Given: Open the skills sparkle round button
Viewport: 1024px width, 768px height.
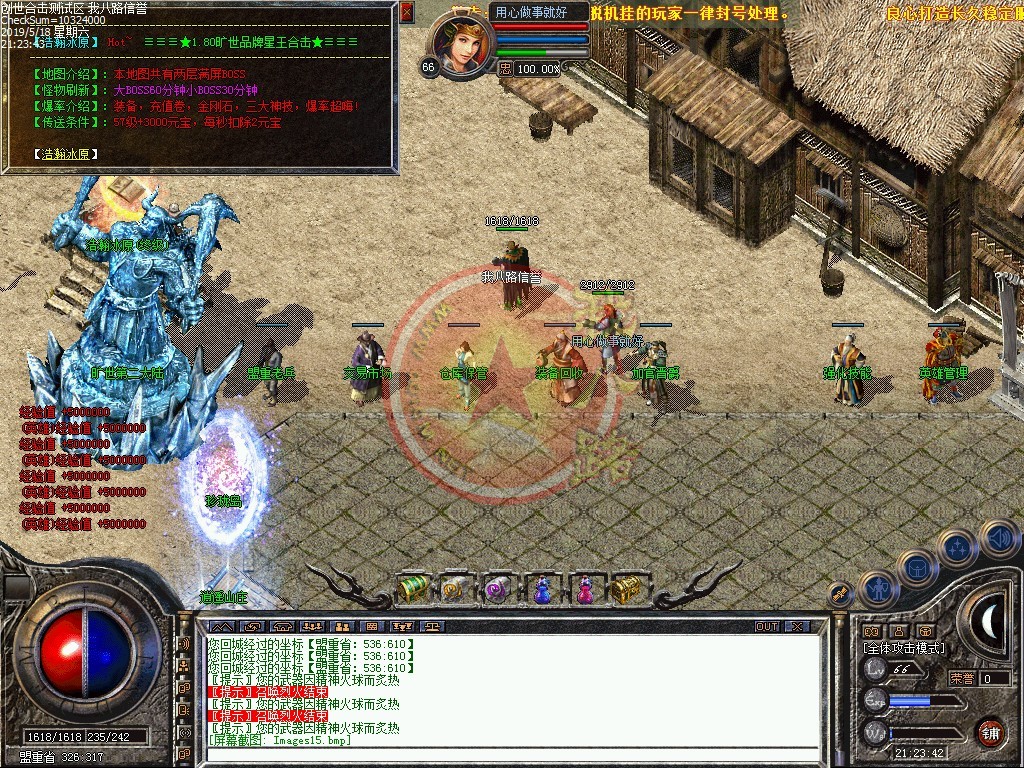Looking at the screenshot, I should point(958,546).
